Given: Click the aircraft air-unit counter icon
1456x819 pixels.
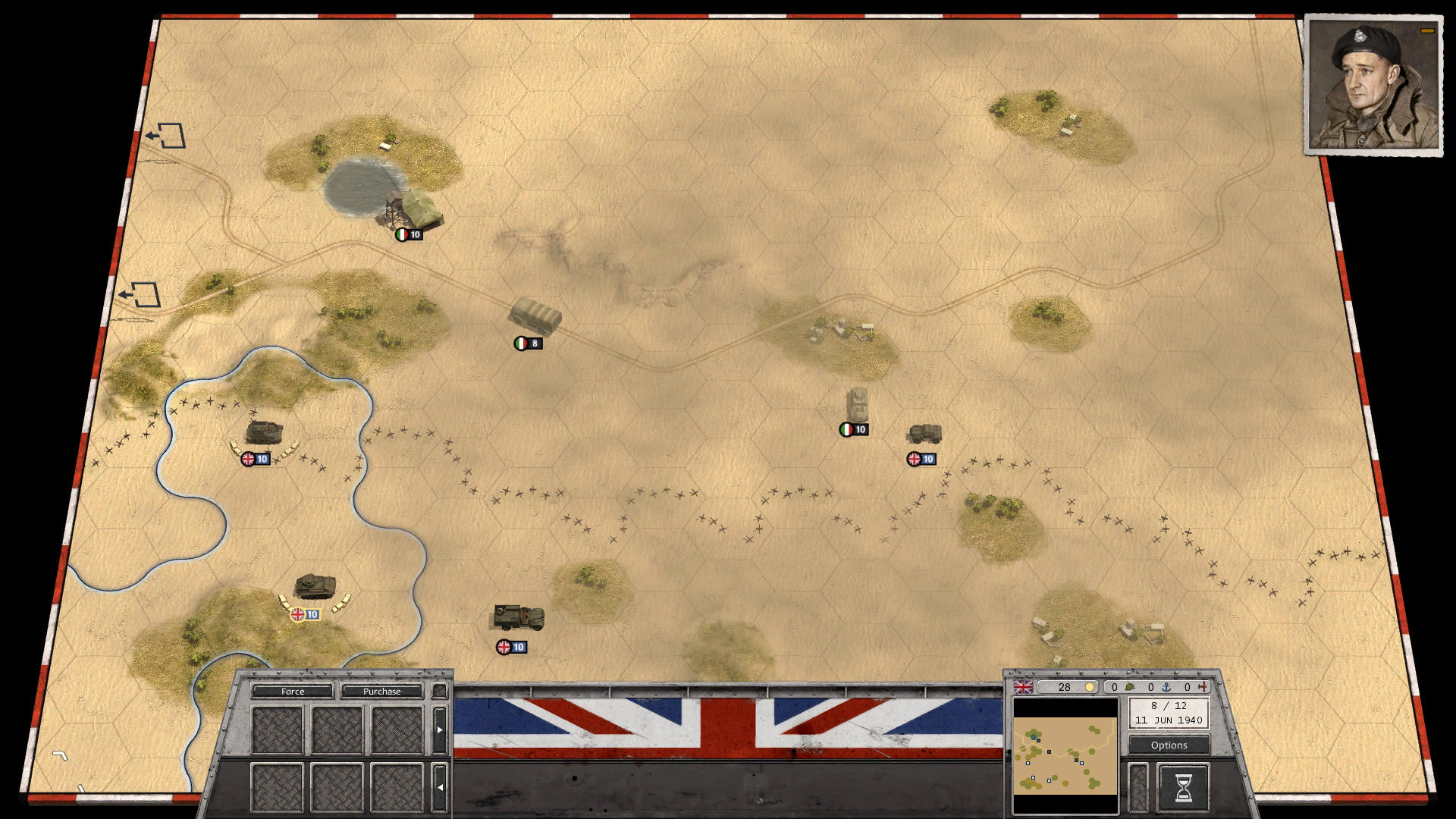Looking at the screenshot, I should pyautogui.click(x=1201, y=686).
